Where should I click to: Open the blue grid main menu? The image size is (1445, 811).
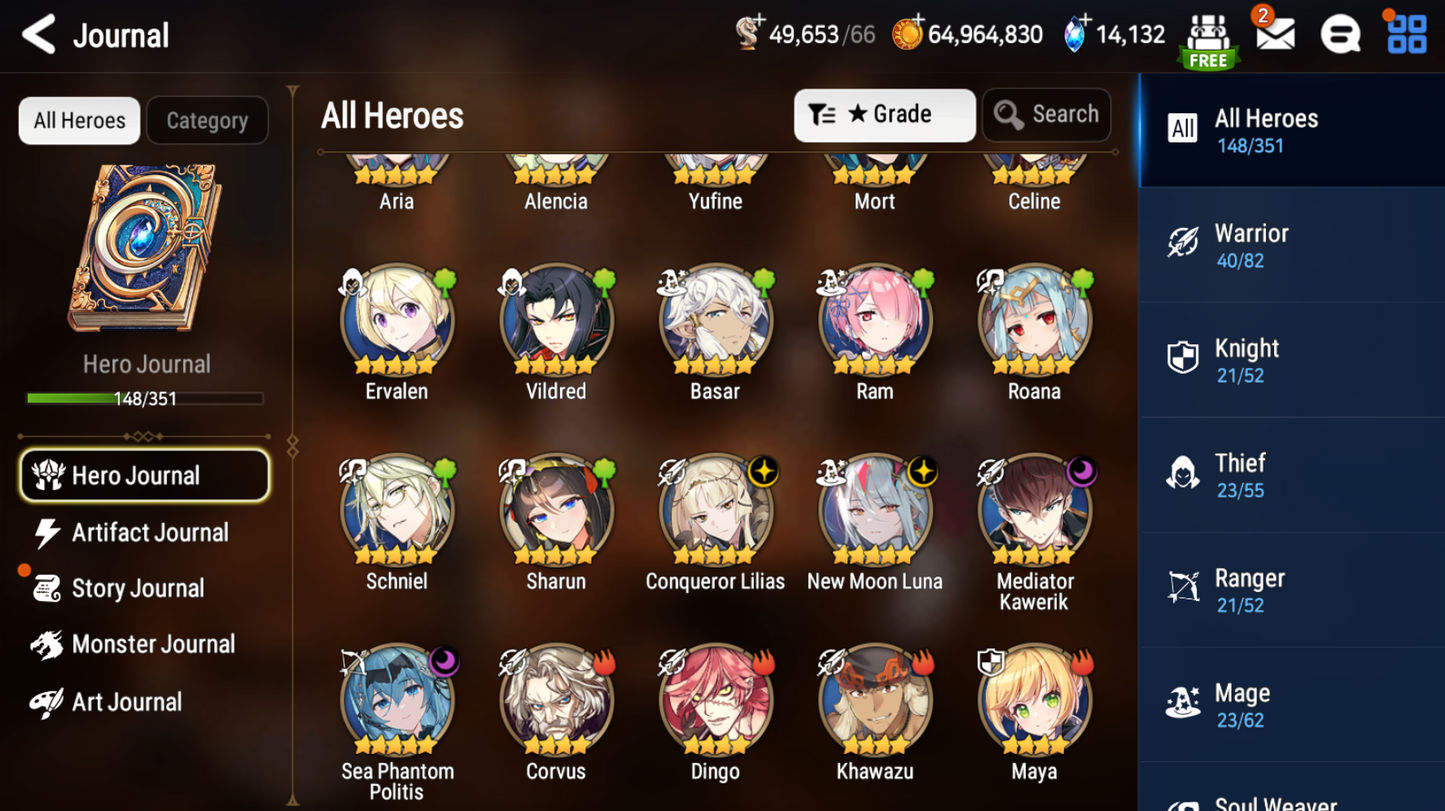(1406, 35)
